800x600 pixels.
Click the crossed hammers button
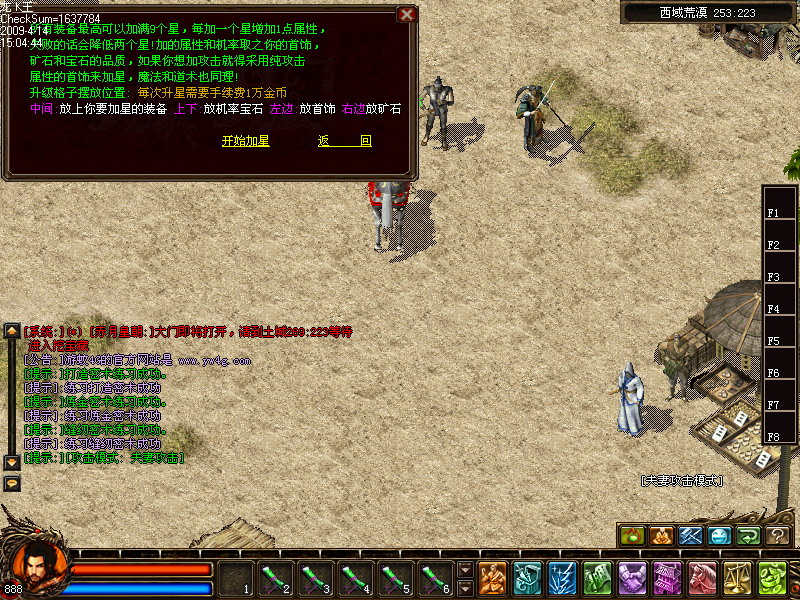[690, 535]
